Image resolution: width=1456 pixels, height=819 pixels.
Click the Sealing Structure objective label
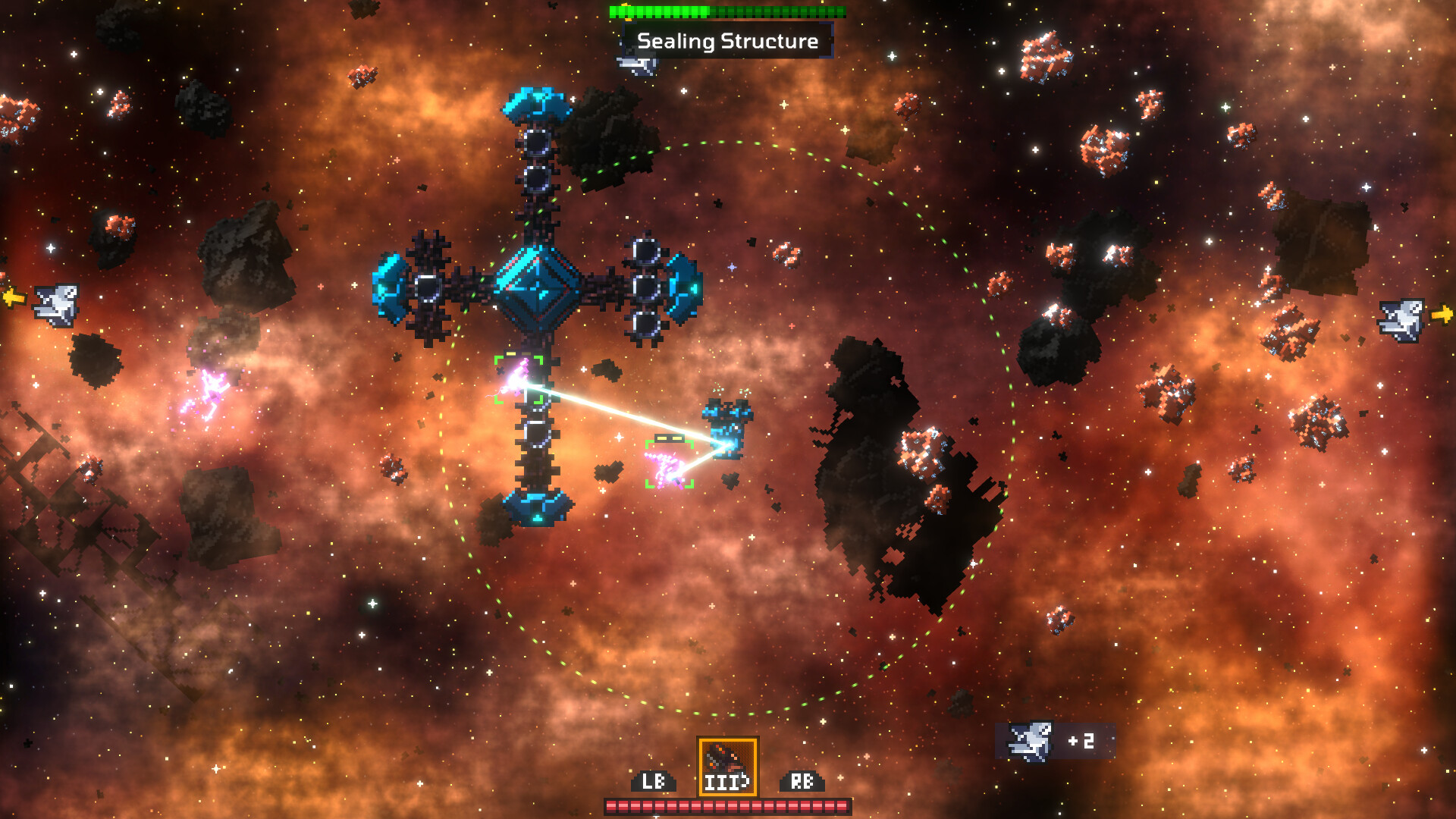pyautogui.click(x=727, y=41)
